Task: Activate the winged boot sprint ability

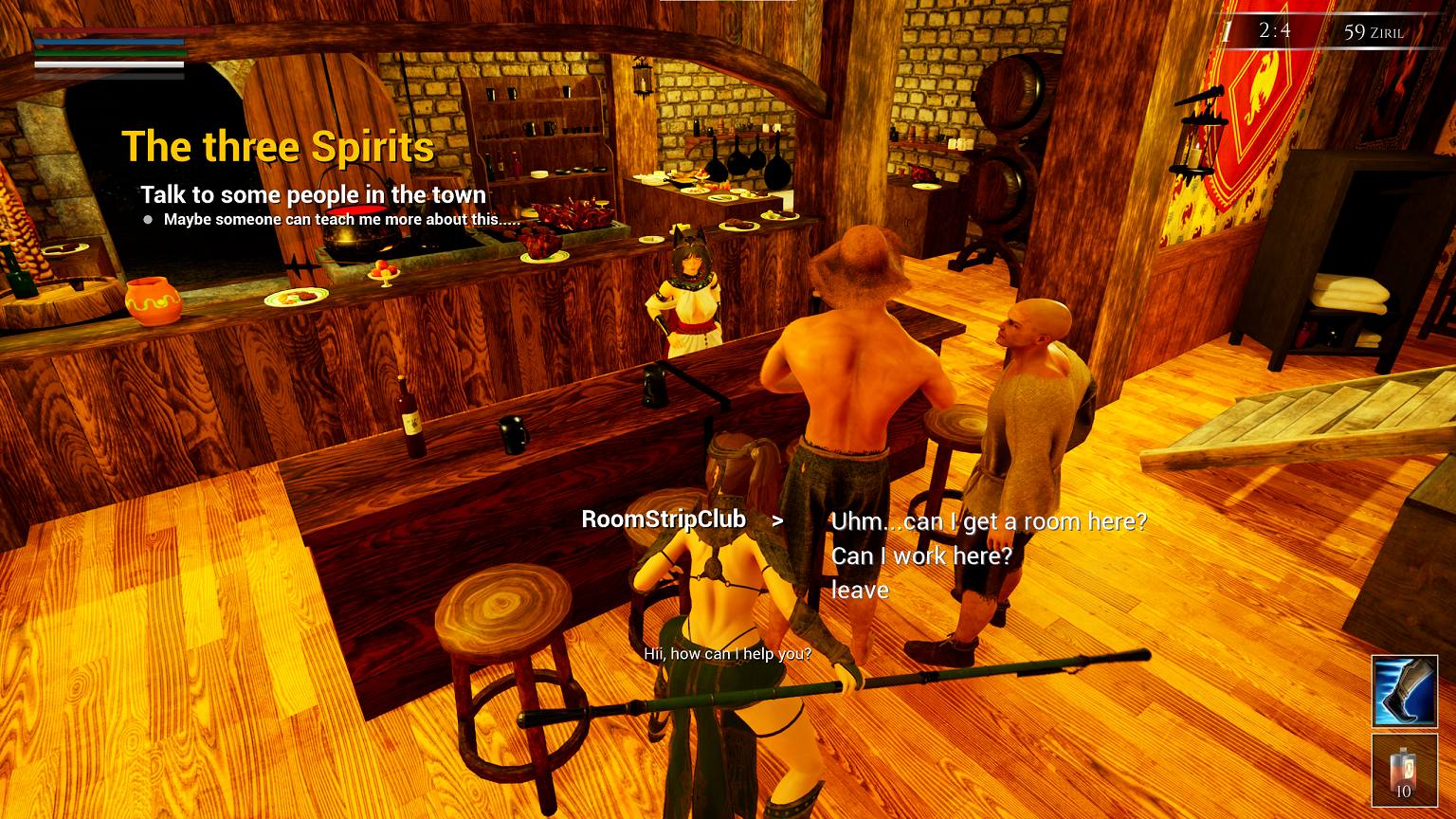Action: tap(1404, 690)
